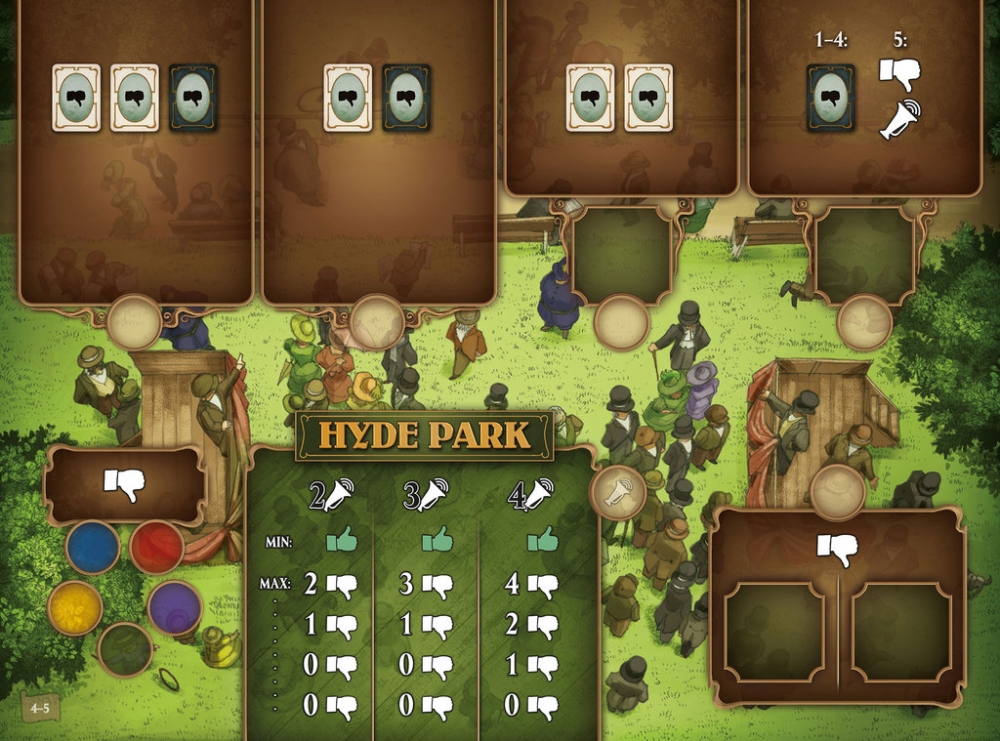Select the red circle token space
The height and width of the screenshot is (741, 1000).
point(157,546)
